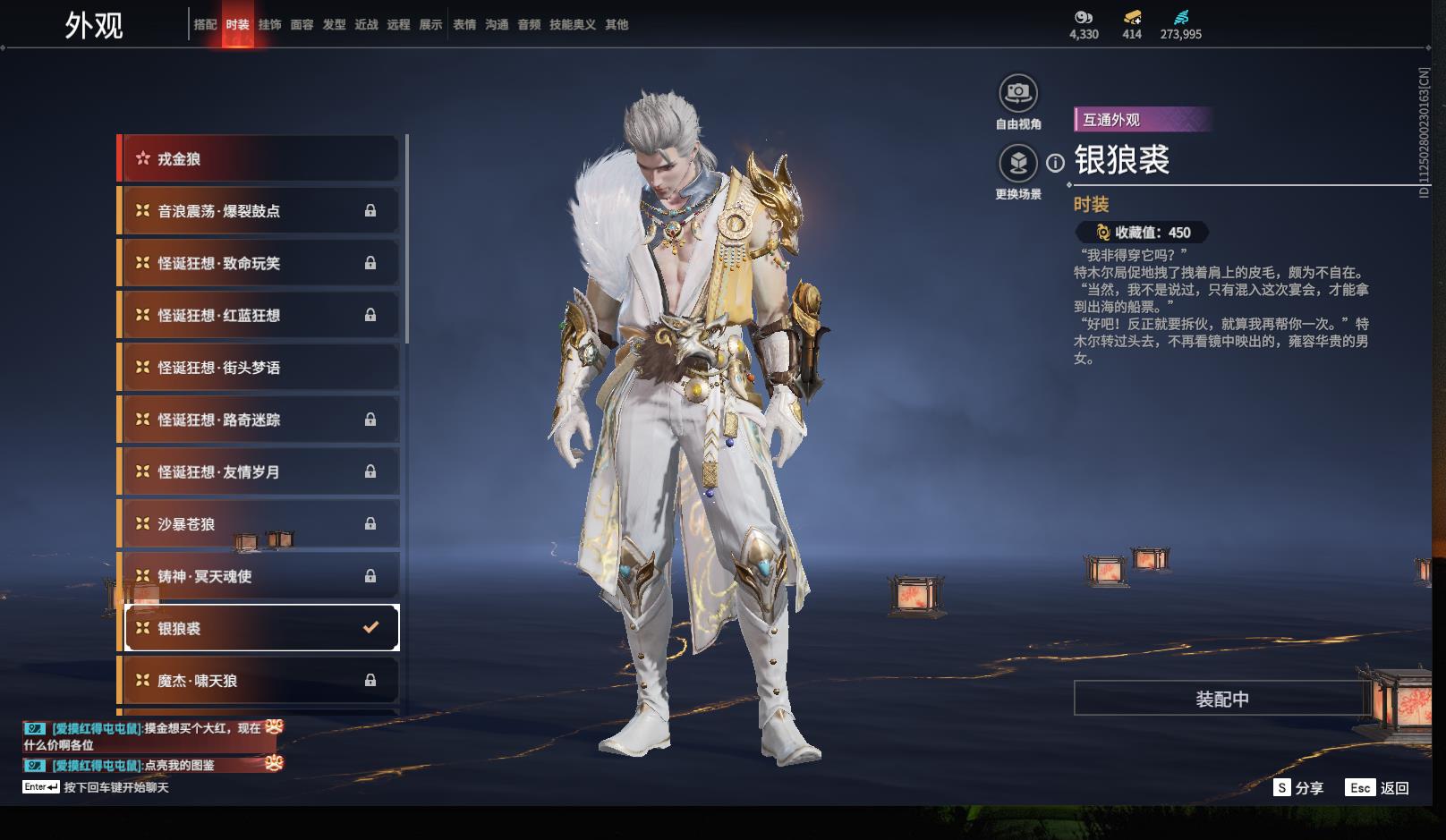Go to the 发型 hairstyle tab

(x=334, y=25)
